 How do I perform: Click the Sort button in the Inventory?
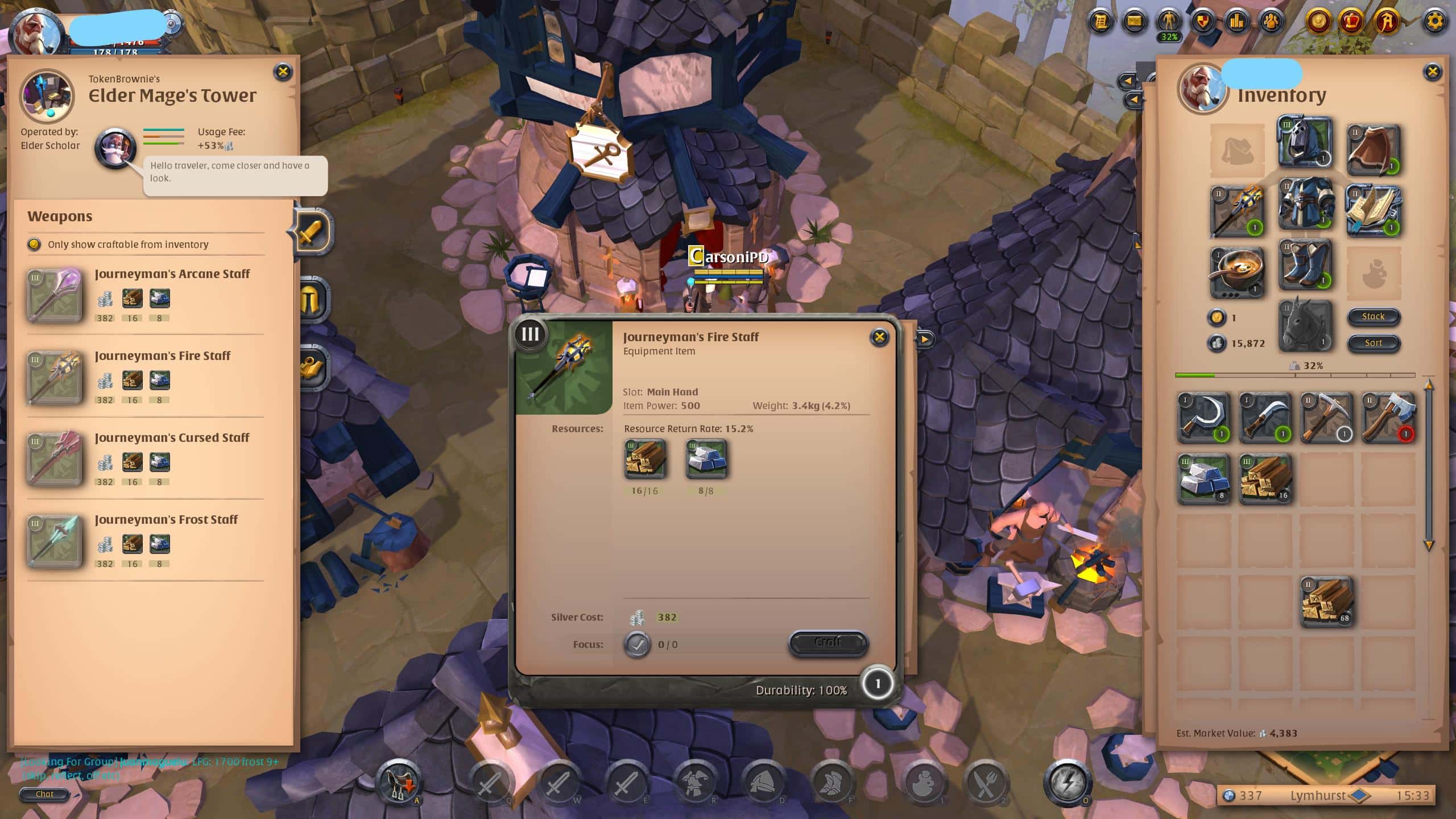pos(1373,342)
